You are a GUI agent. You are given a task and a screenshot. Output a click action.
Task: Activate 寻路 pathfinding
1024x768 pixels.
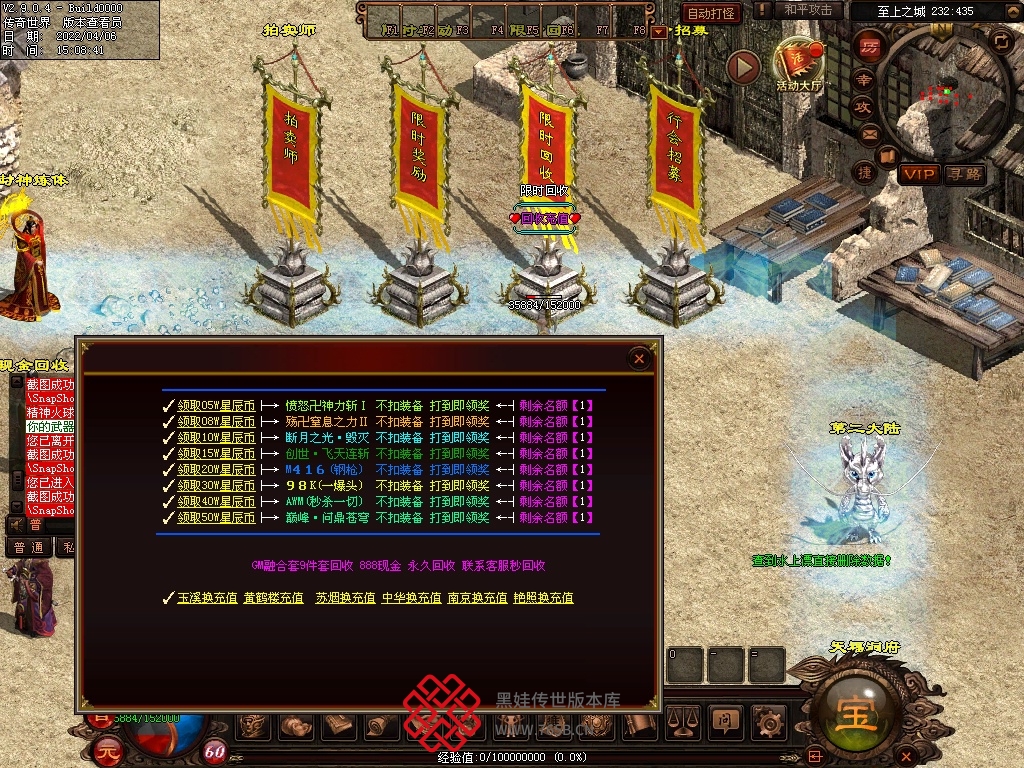[964, 174]
